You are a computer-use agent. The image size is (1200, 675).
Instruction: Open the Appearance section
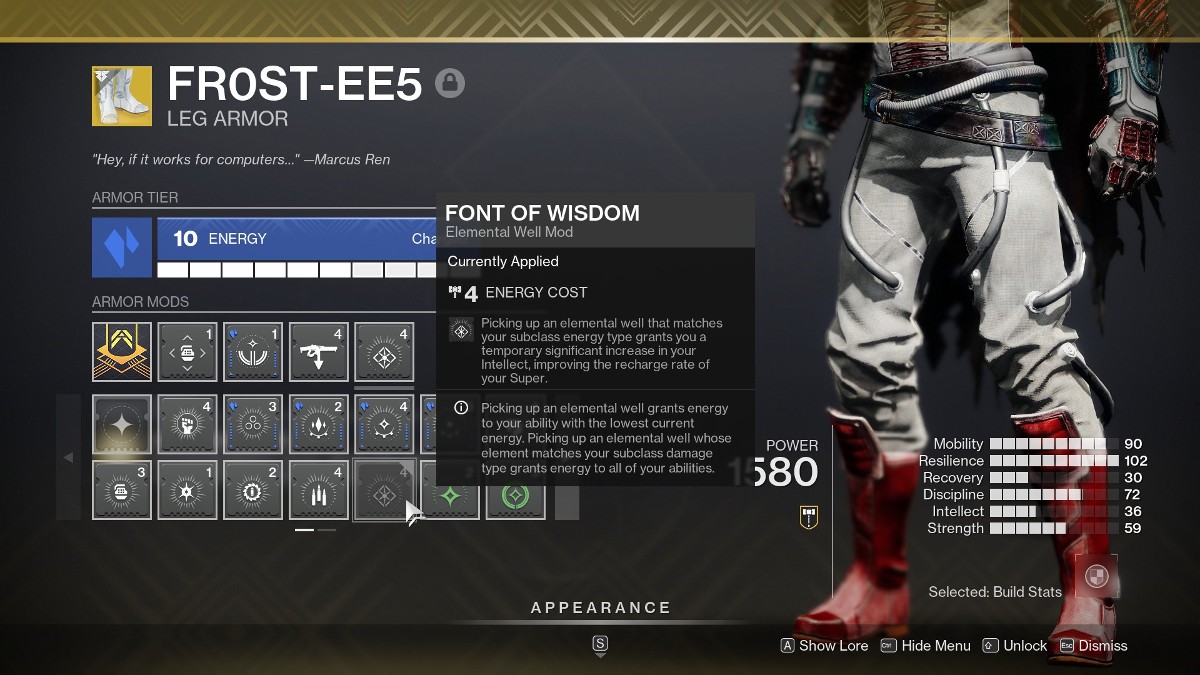600,608
